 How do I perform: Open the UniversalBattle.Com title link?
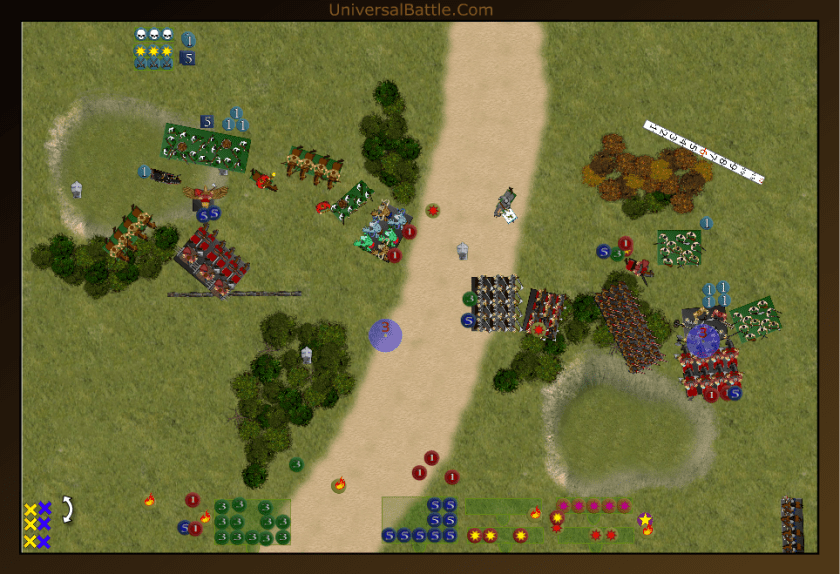(411, 10)
